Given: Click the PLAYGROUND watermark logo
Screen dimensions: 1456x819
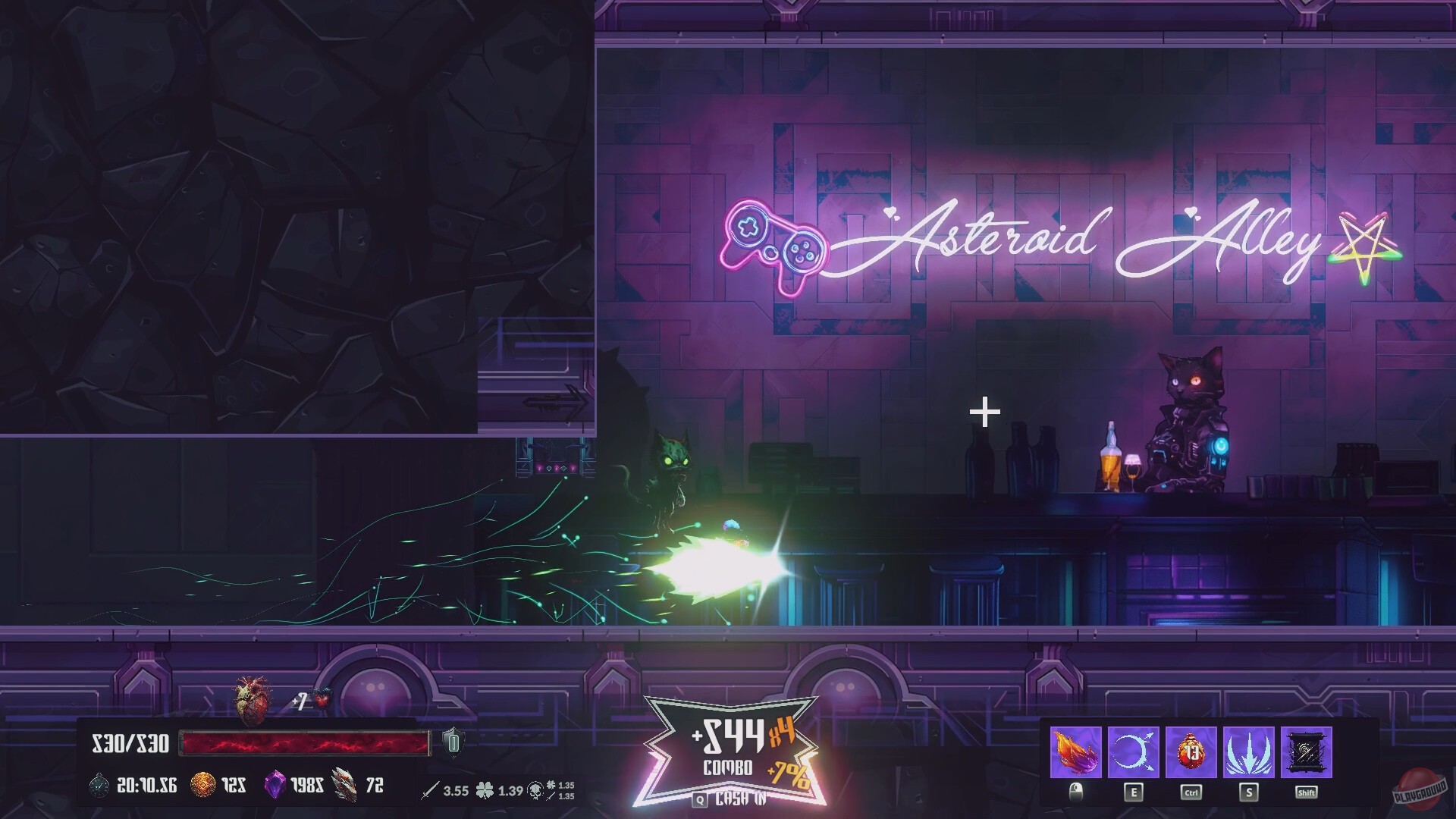Looking at the screenshot, I should (x=1419, y=789).
